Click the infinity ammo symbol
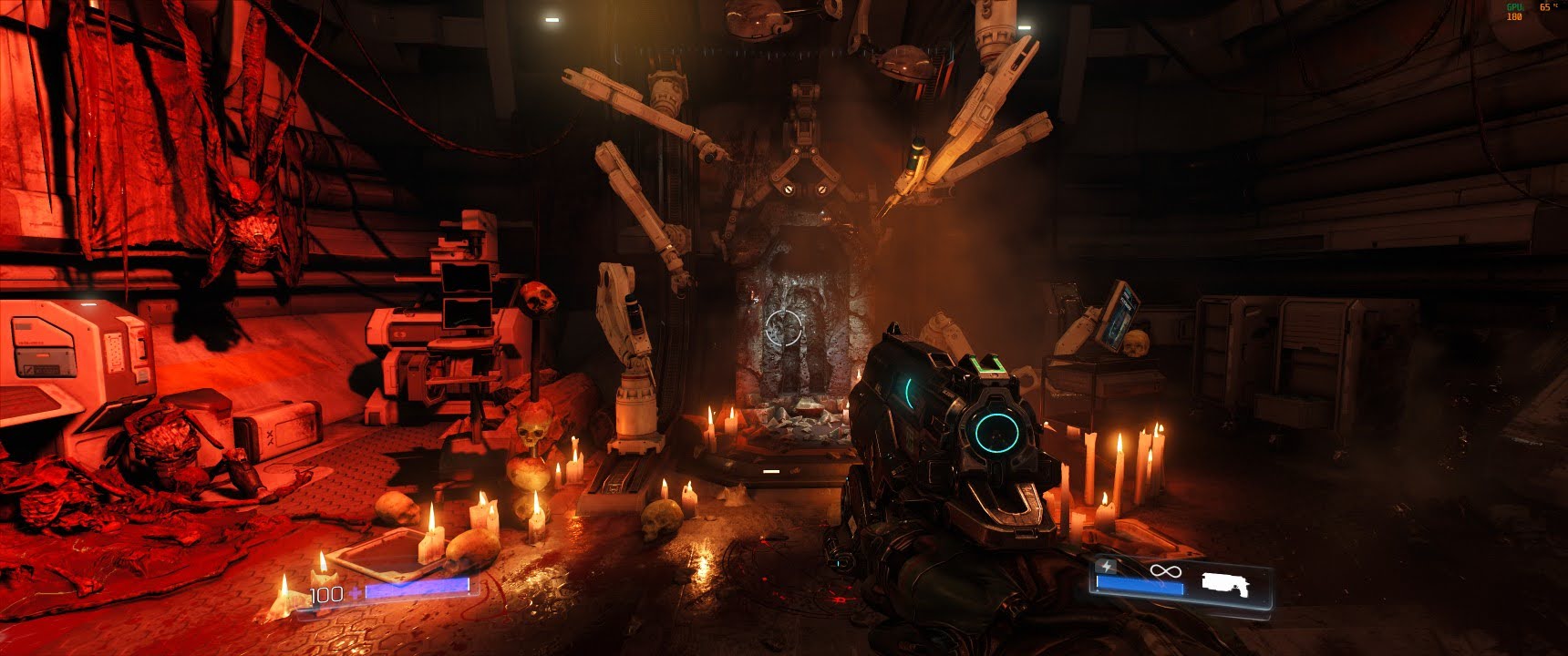1568x656 pixels. click(1165, 569)
